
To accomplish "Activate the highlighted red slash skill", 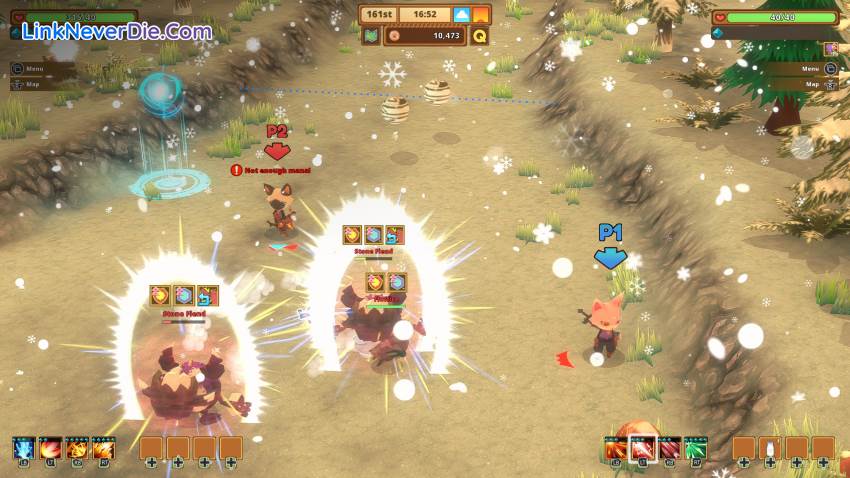I will tap(642, 448).
